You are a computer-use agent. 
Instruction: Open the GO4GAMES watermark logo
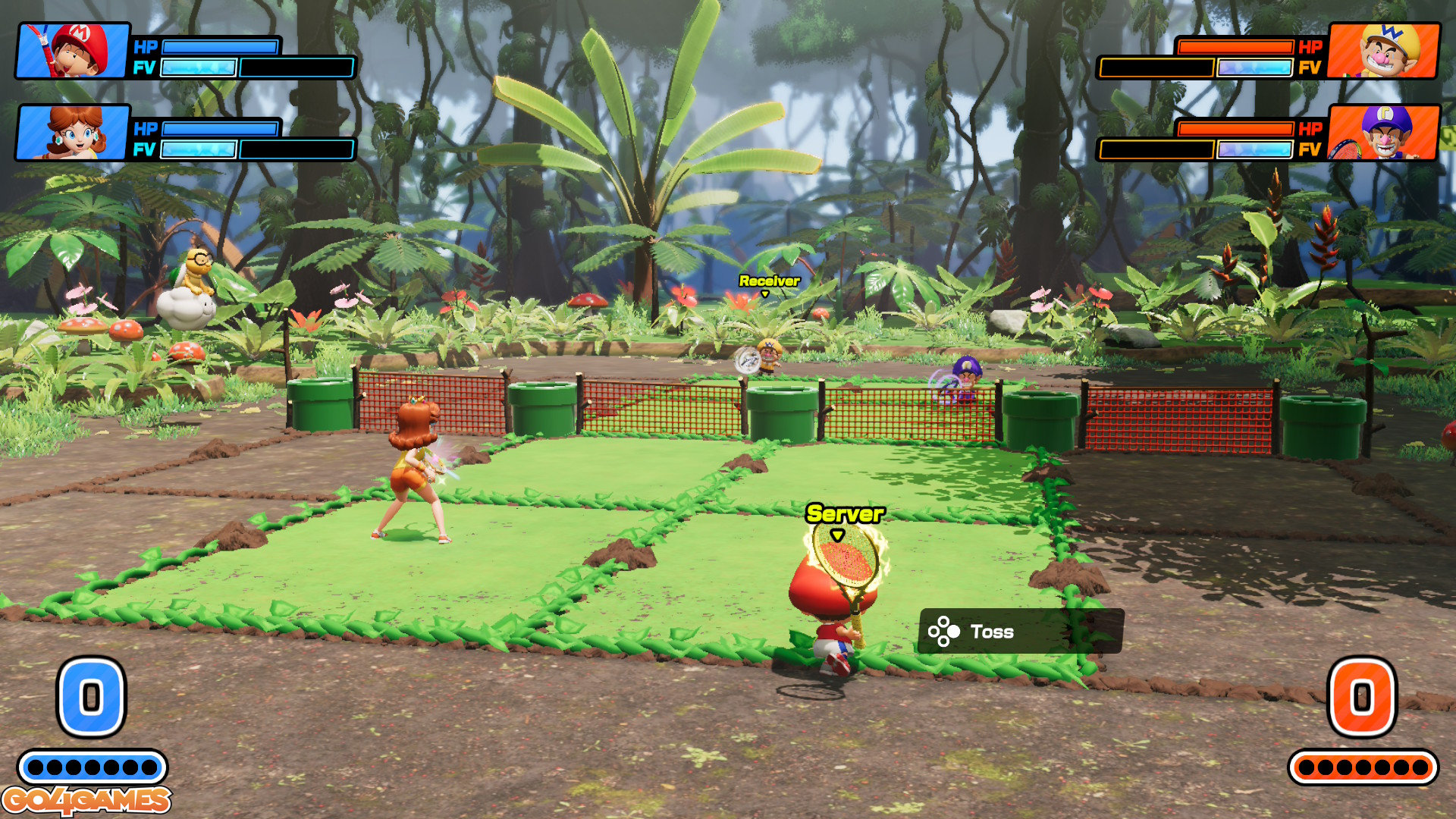pyautogui.click(x=86, y=800)
